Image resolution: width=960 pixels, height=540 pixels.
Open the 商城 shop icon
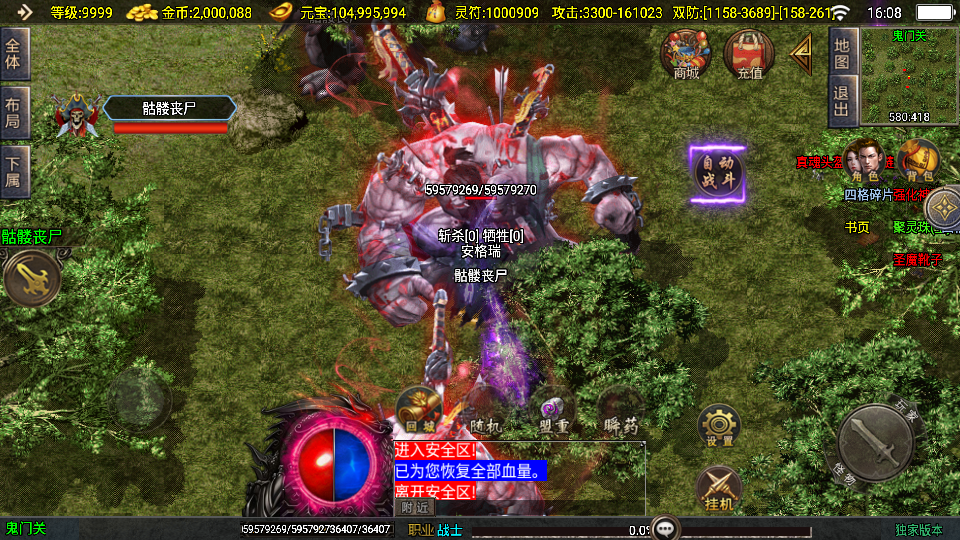[x=686, y=53]
